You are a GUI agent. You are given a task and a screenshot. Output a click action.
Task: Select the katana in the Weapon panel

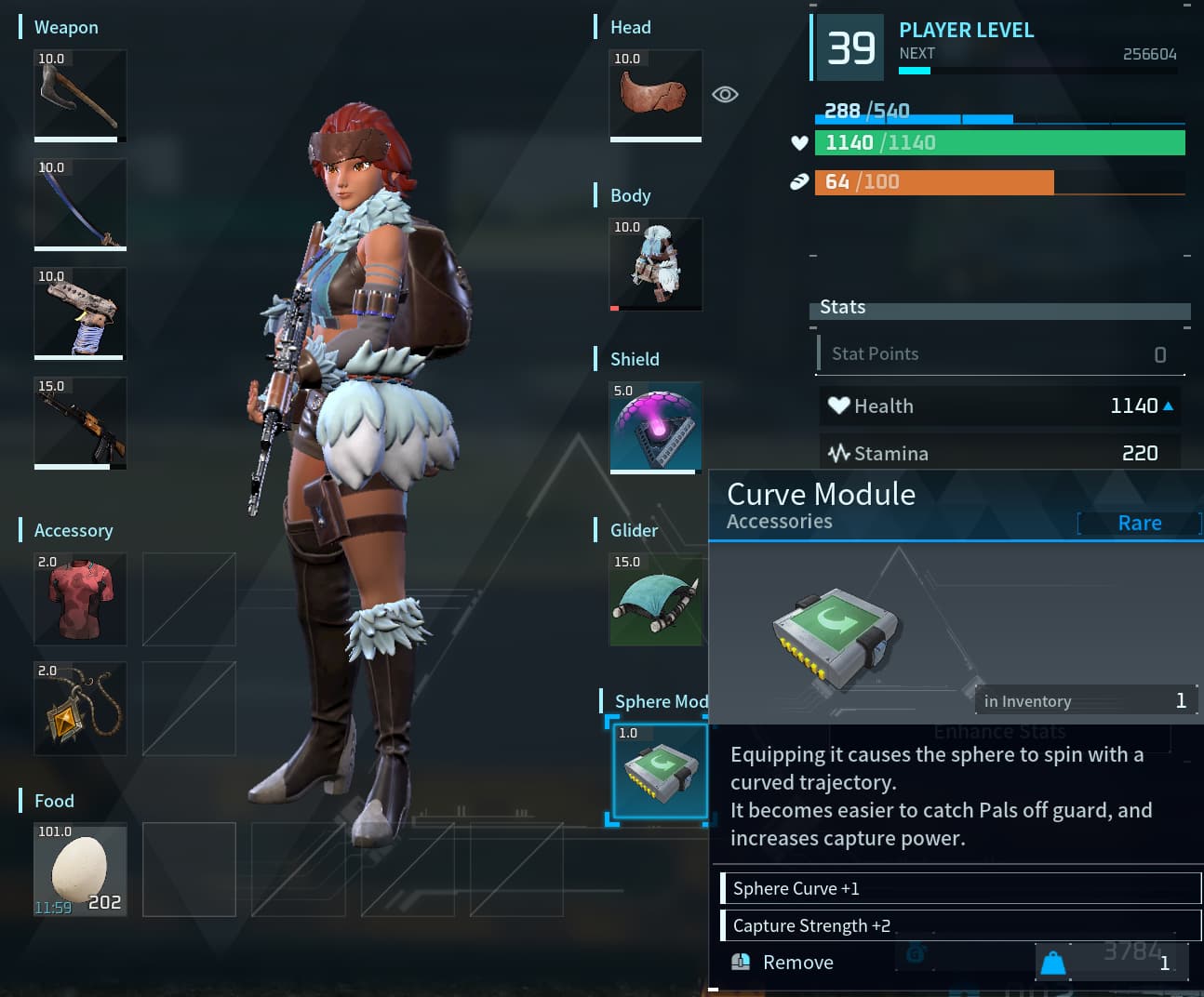[x=80, y=206]
